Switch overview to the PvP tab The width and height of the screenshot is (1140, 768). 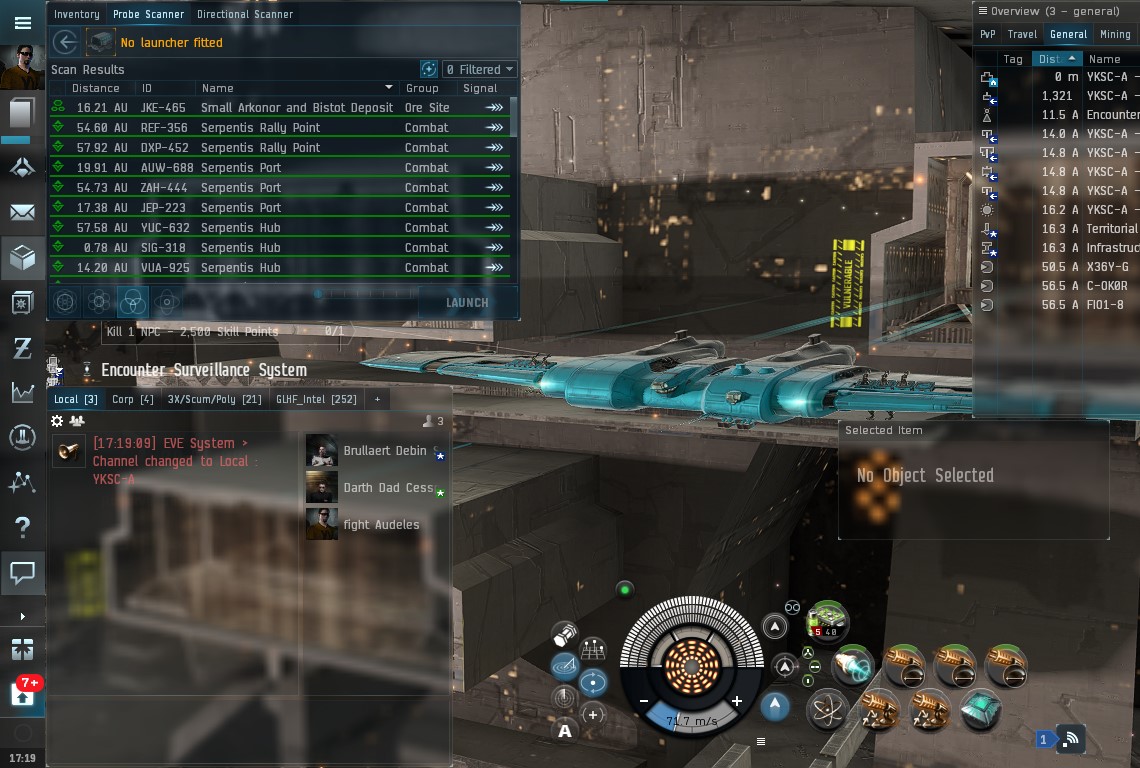[x=987, y=34]
